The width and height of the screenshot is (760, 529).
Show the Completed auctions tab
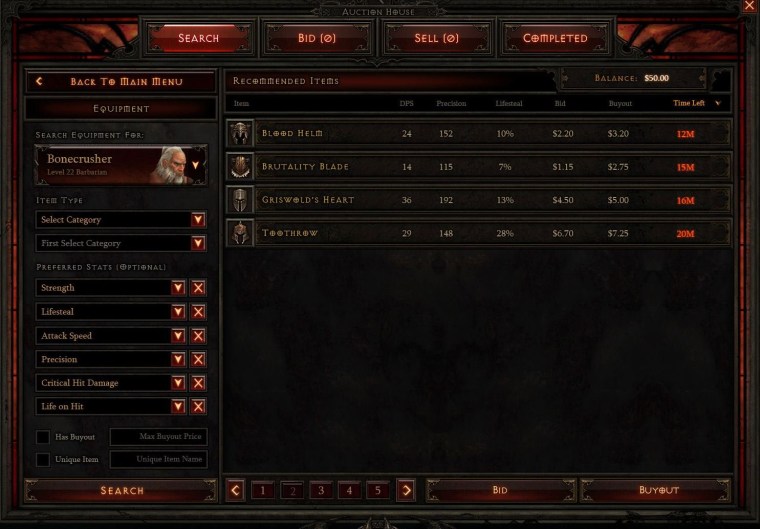(555, 38)
